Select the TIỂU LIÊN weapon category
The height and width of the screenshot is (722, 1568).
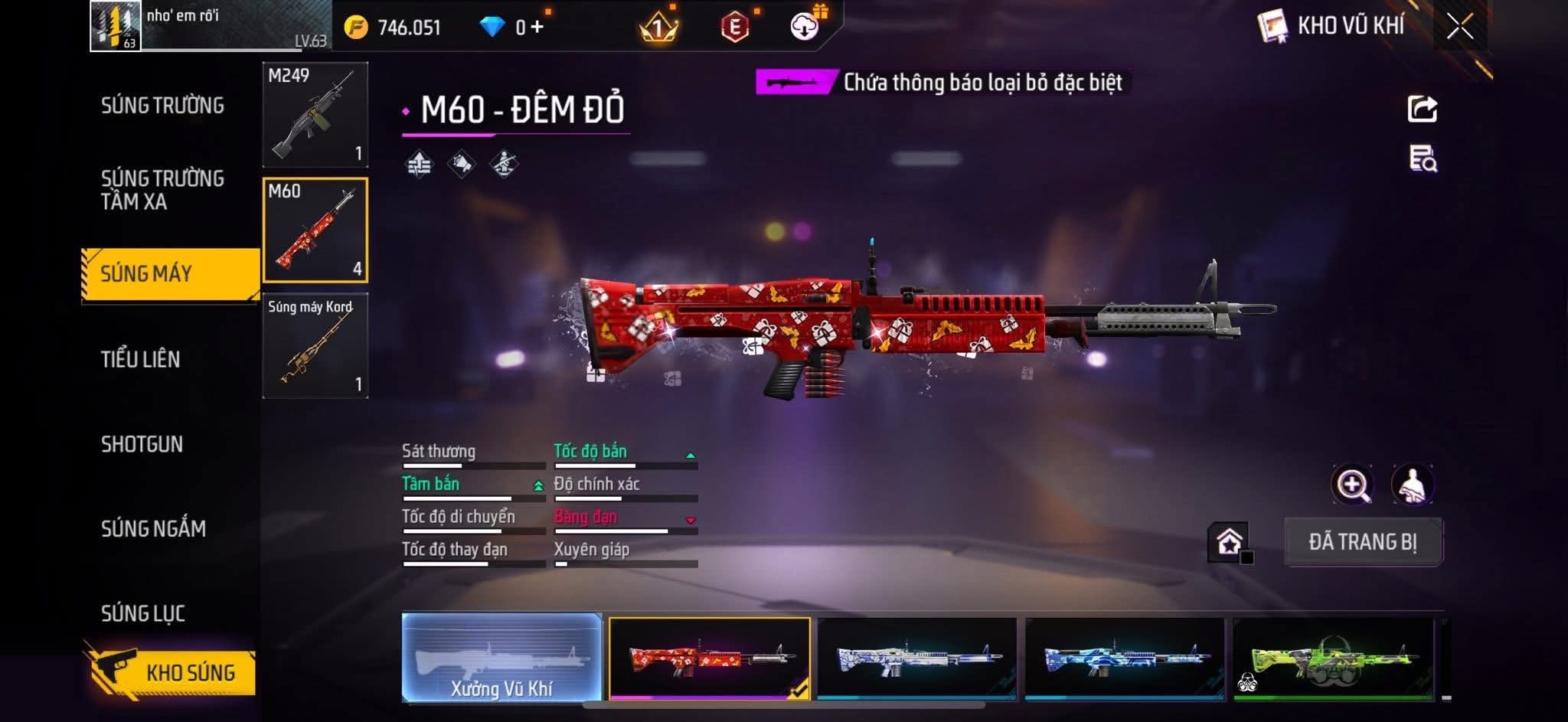point(141,359)
